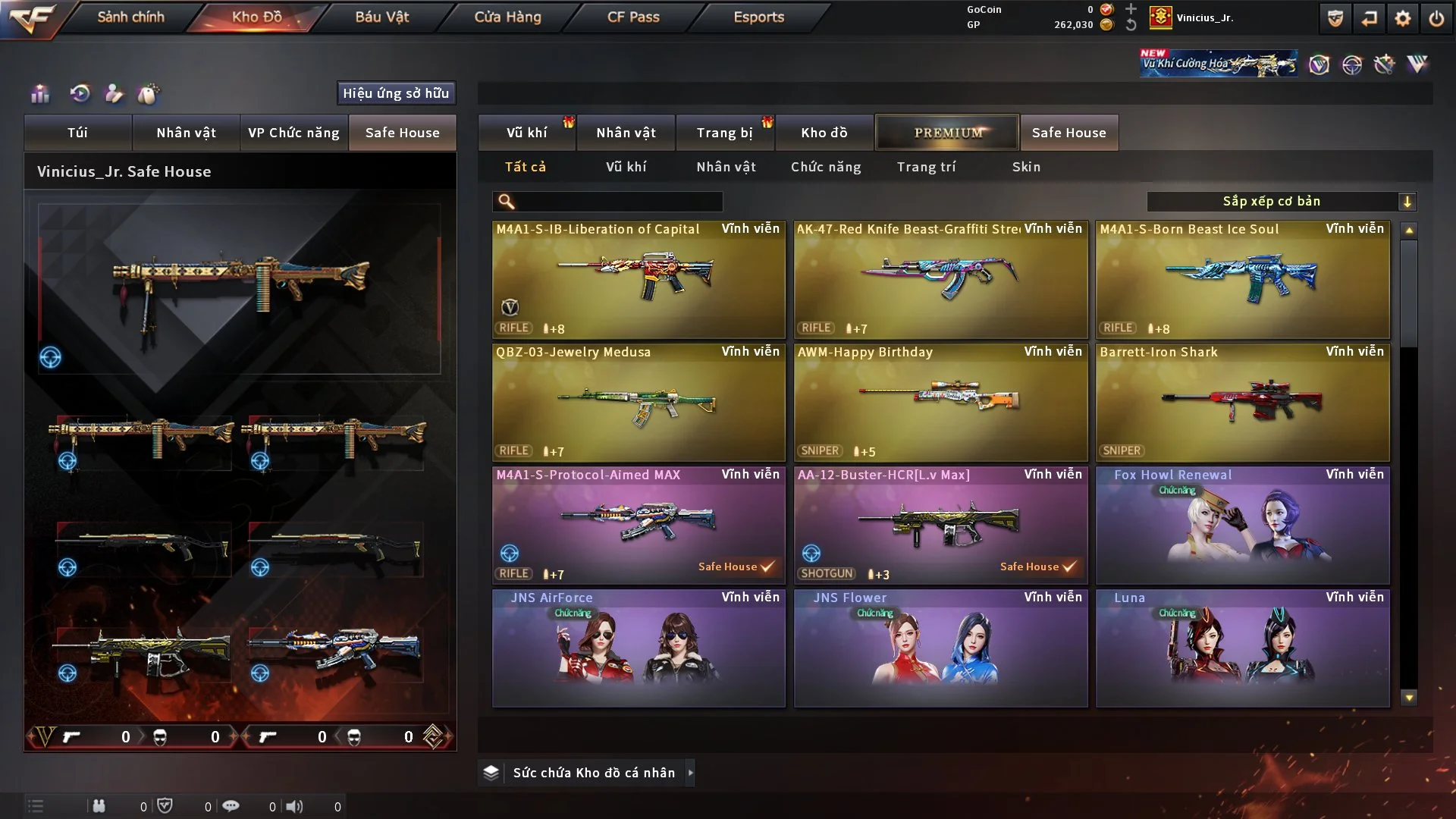Pick the Fox Howl Renewal character
Viewport: 1456px width, 819px height.
(1242, 525)
